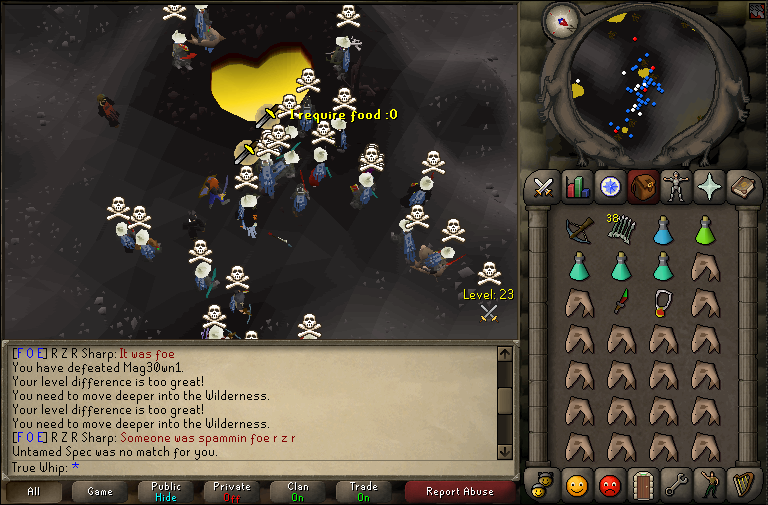Drink the blue potion in the inventory

(x=662, y=231)
